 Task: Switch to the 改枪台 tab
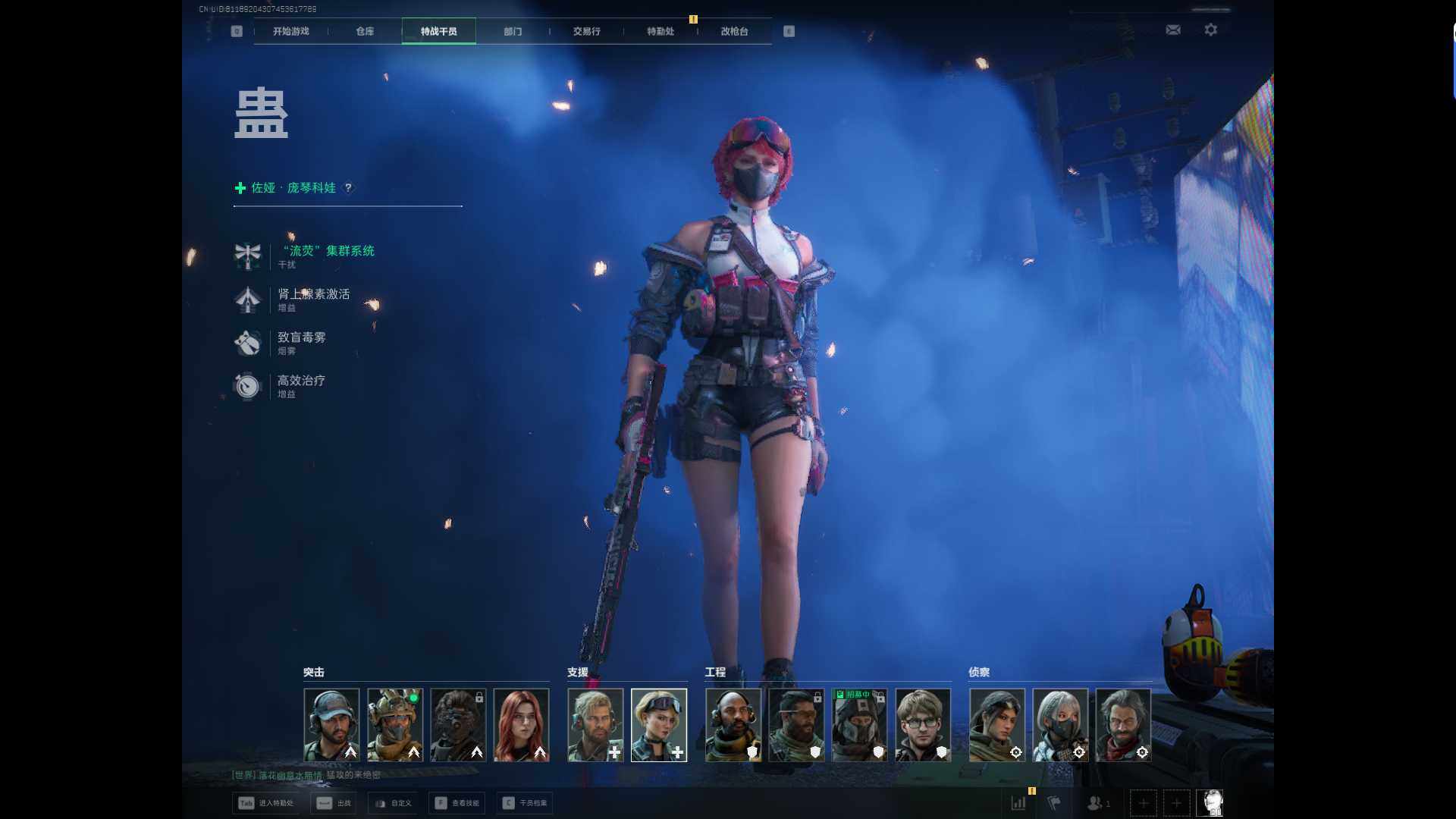point(733,31)
